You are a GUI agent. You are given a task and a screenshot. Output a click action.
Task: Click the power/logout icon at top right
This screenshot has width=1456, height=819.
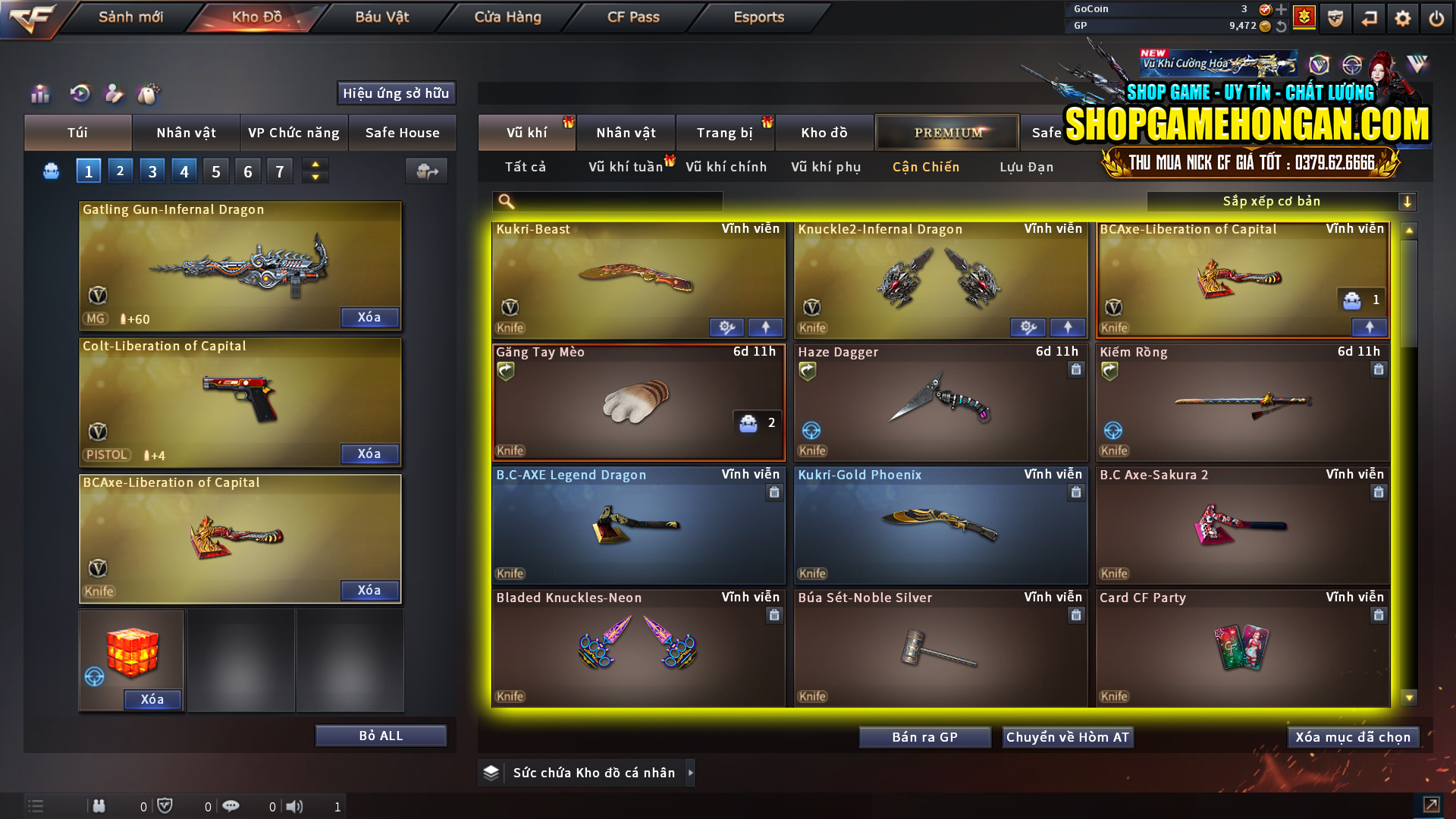click(x=1437, y=17)
